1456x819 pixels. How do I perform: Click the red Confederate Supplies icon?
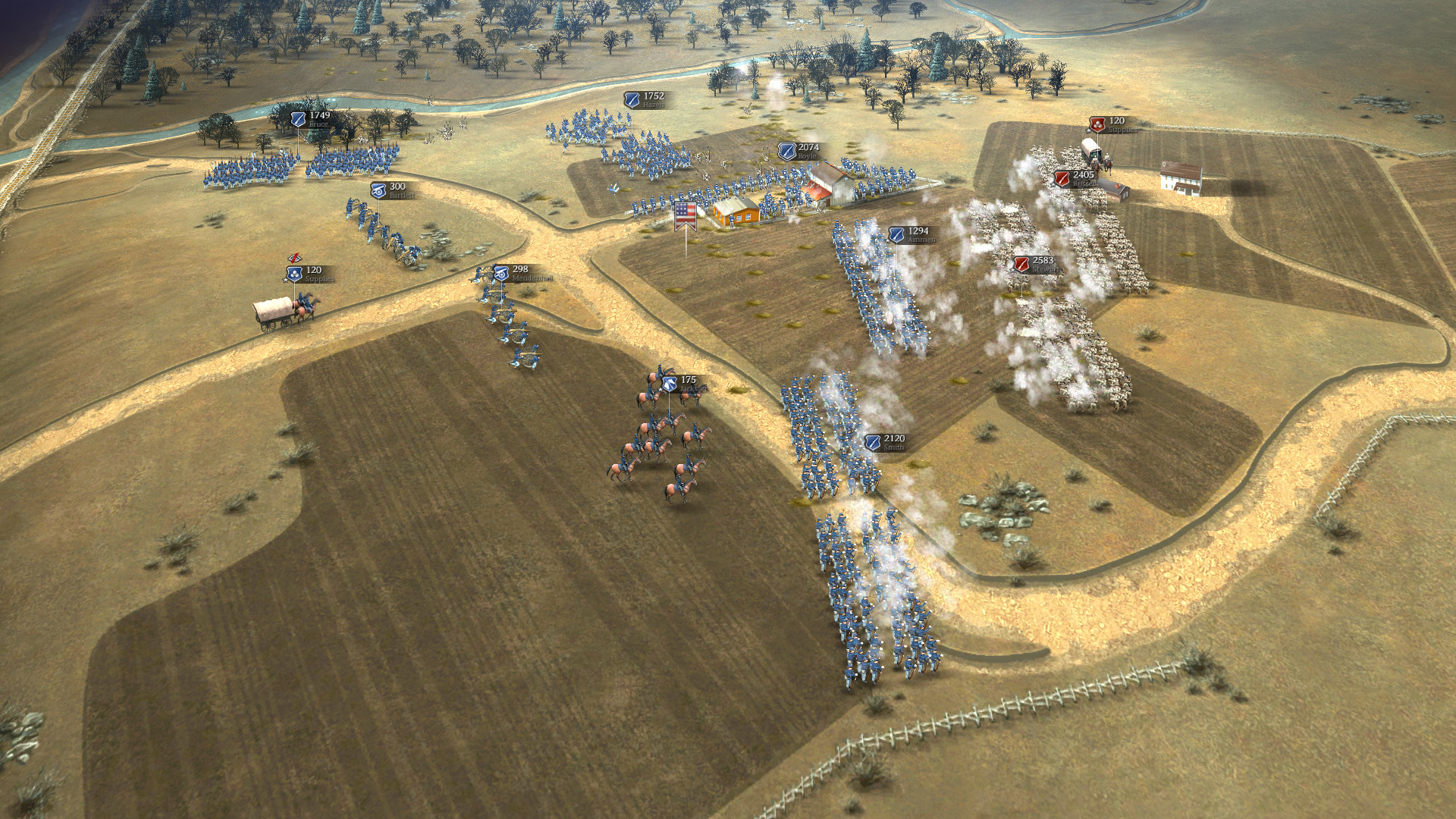1097,125
